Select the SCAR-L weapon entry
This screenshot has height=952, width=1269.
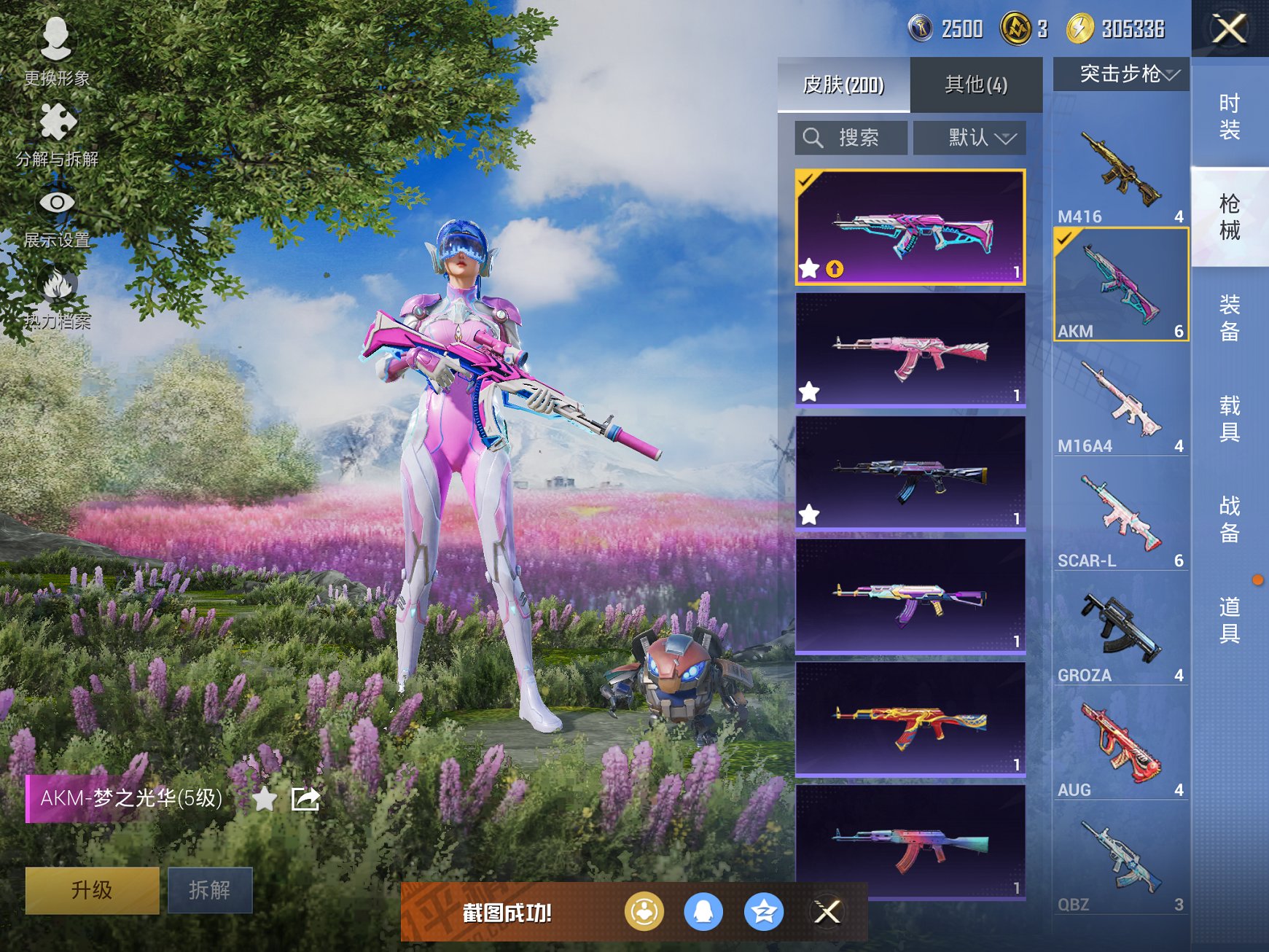[1120, 519]
